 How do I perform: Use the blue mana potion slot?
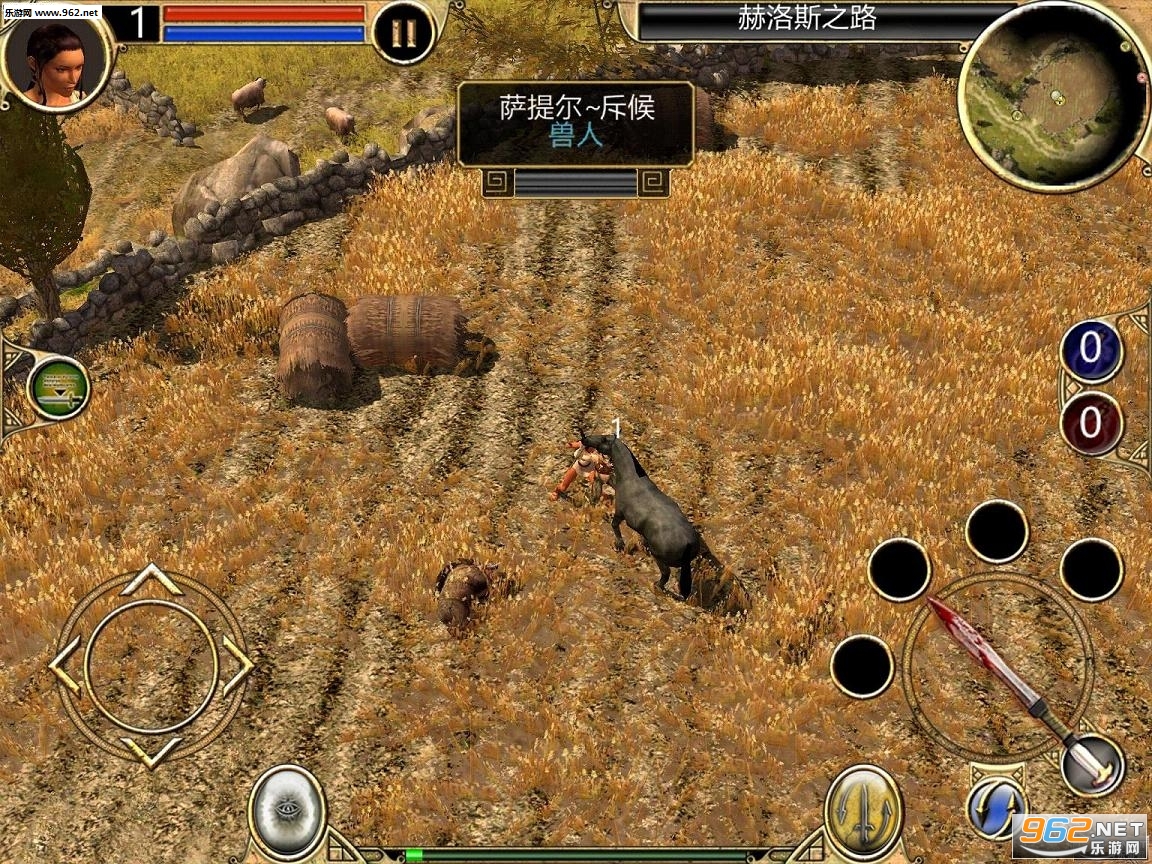pyautogui.click(x=1090, y=351)
